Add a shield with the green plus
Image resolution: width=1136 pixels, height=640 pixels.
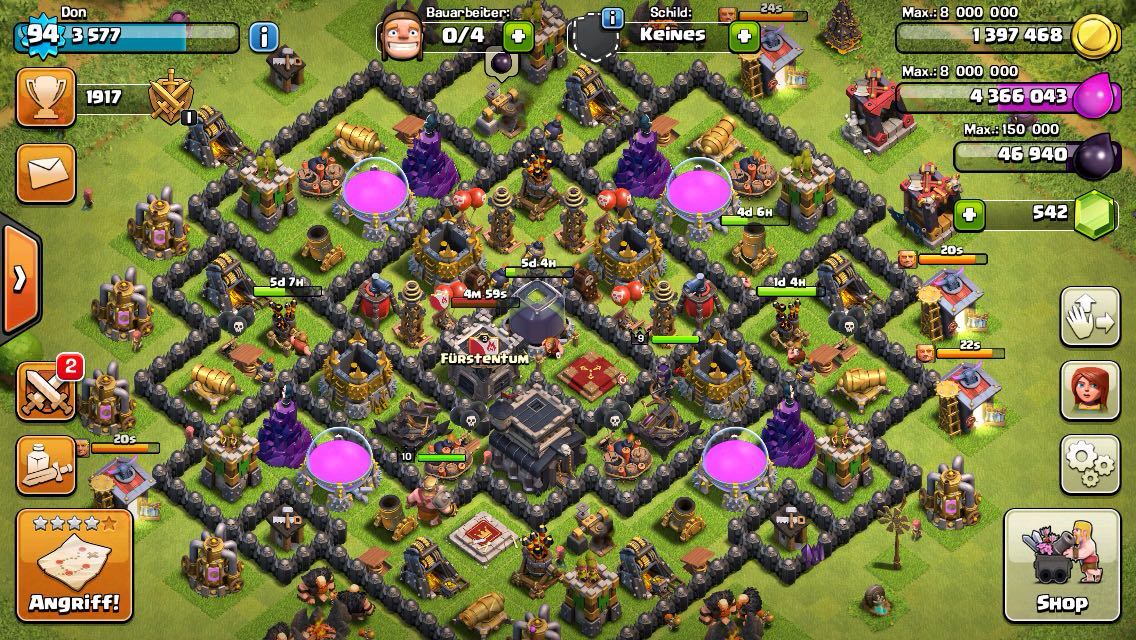(743, 37)
